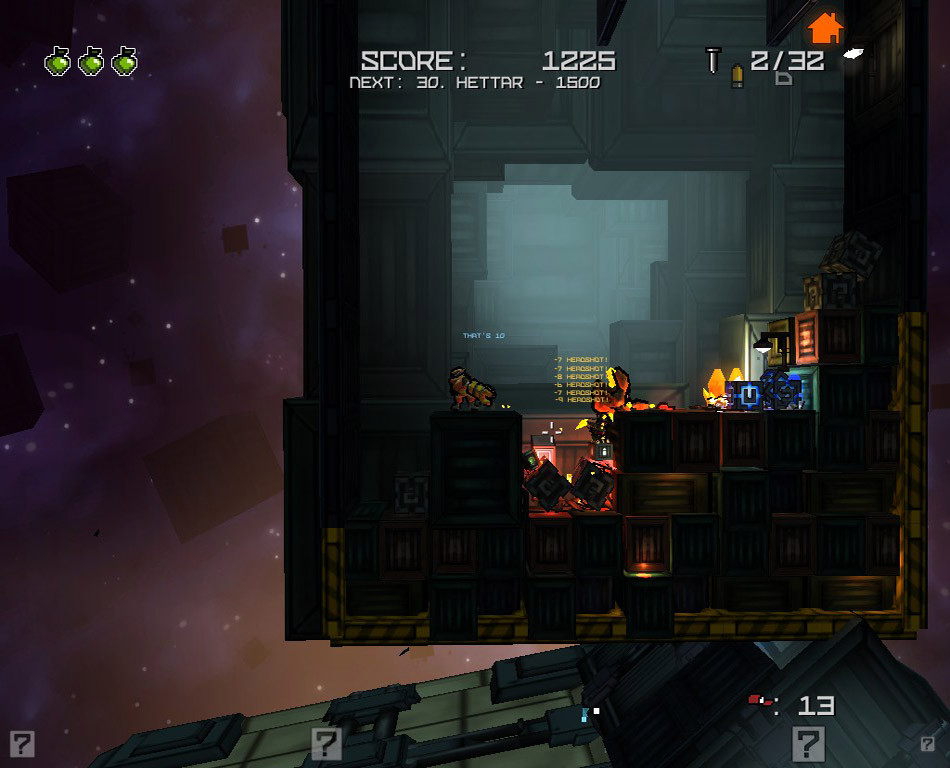The height and width of the screenshot is (768, 950).
Task: Choose the brass bullet ammo icon
Action: click(737, 76)
